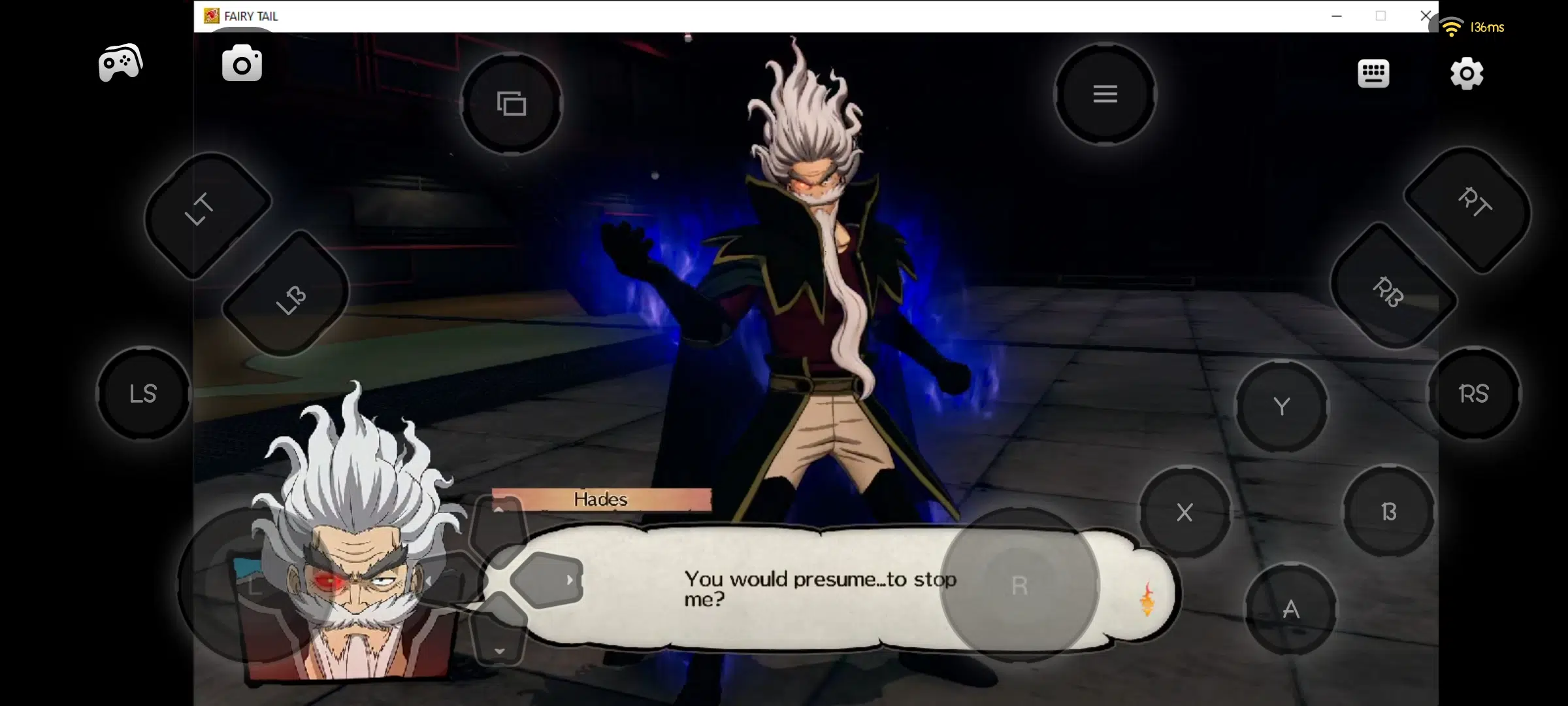Take a screenshot with the camera icon
The image size is (1568, 706).
click(x=242, y=64)
